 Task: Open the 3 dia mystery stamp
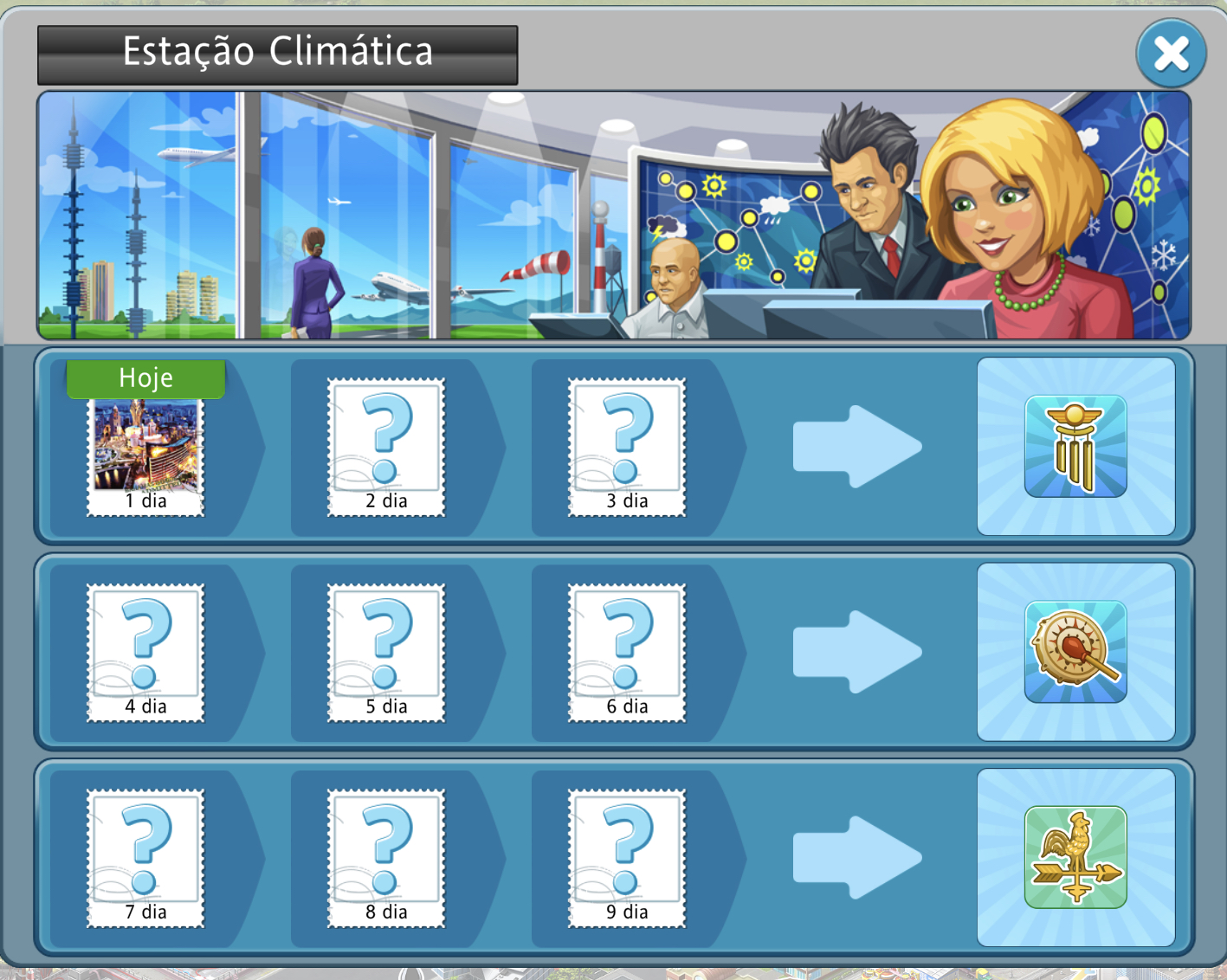click(627, 448)
